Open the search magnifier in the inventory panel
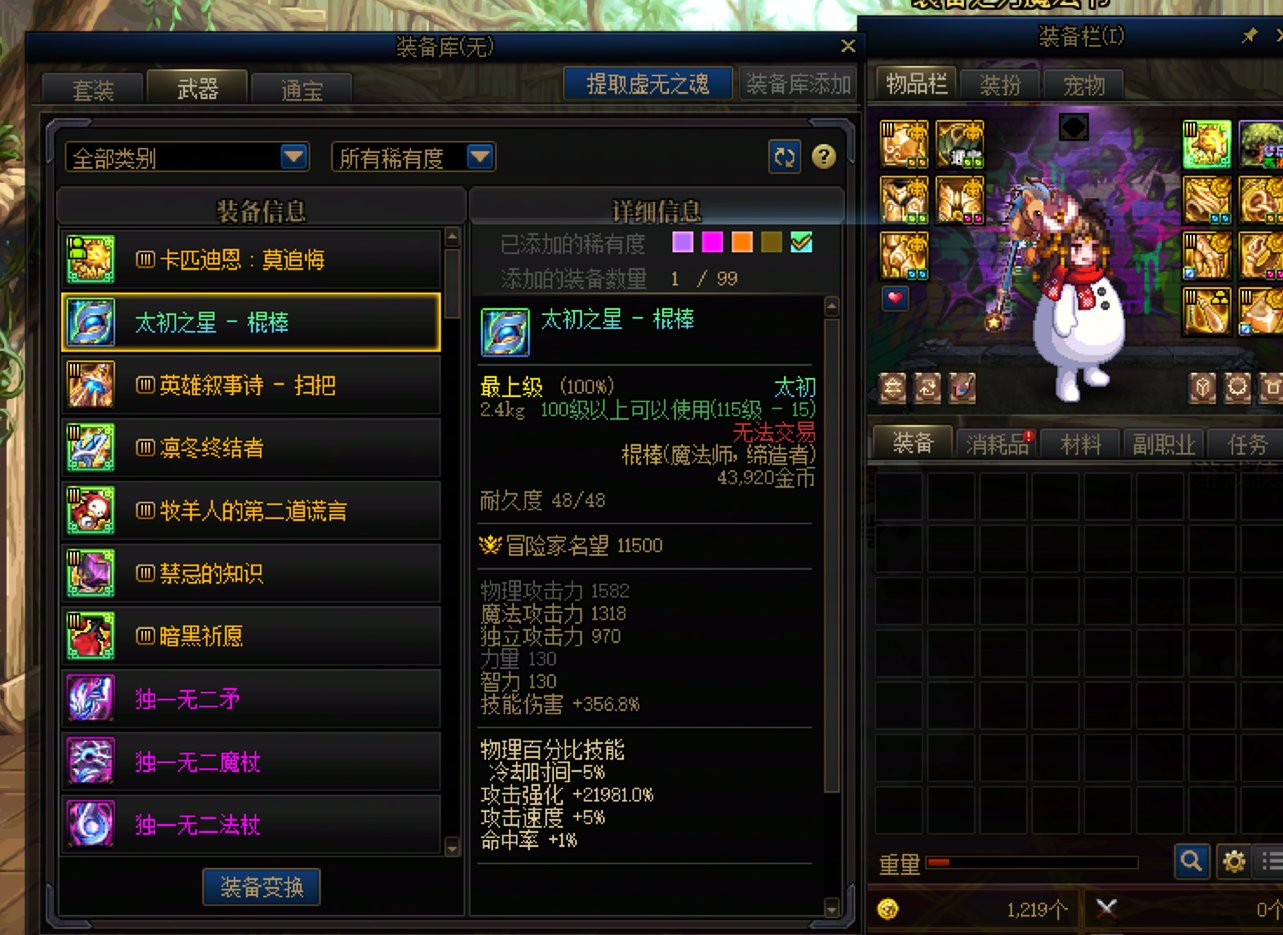This screenshot has width=1283, height=935. pyautogui.click(x=1191, y=862)
